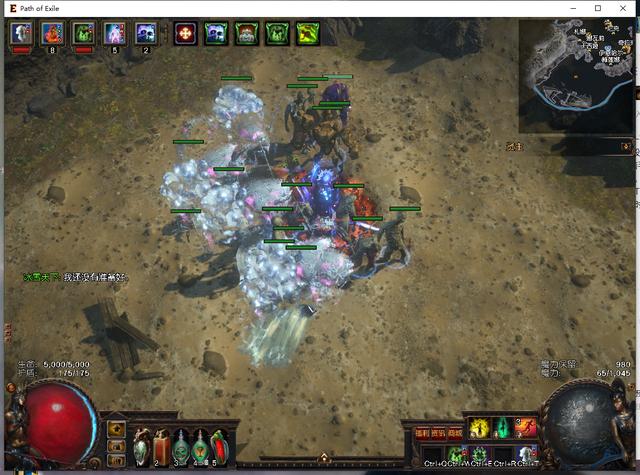Viewport: 640px width, 475px height.
Task: Select the green circle skill bound to Ctrl+E
Action: (x=480, y=455)
